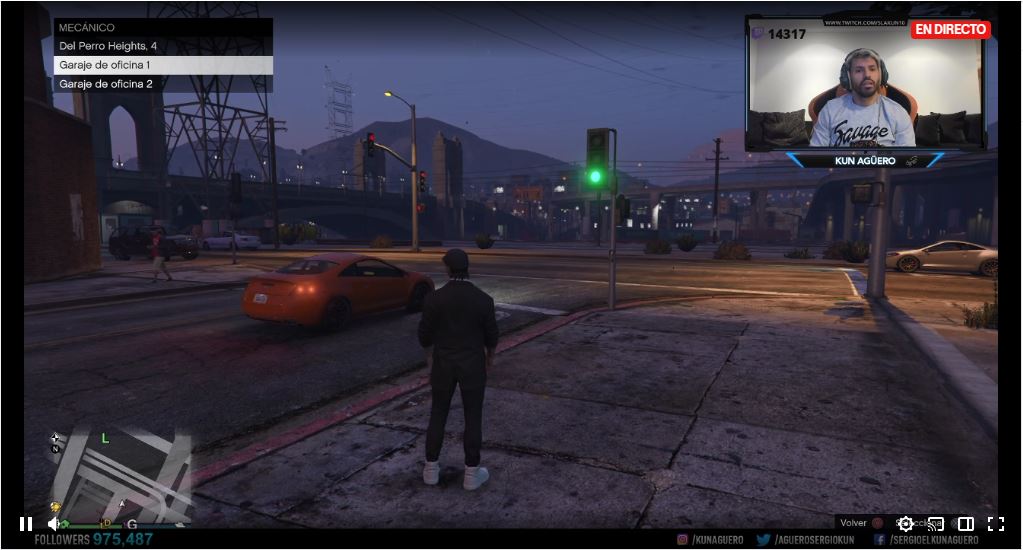This screenshot has width=1023, height=550.
Task: Pause the video stream
Action: tap(26, 524)
